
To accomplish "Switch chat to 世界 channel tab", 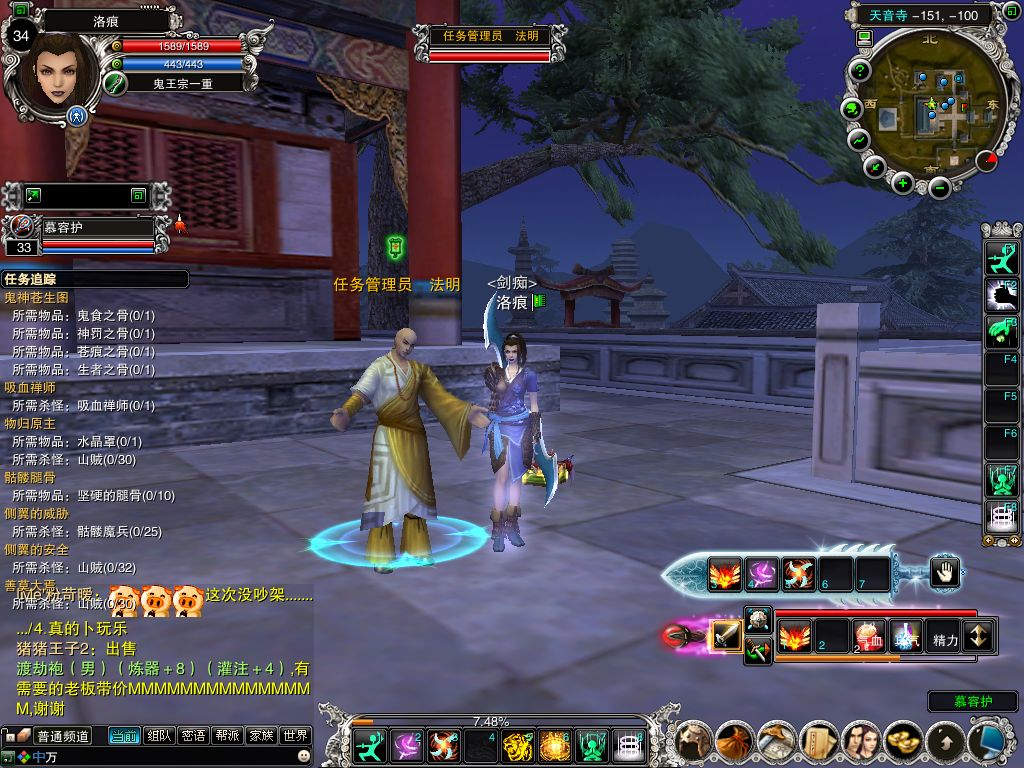I will click(x=296, y=736).
